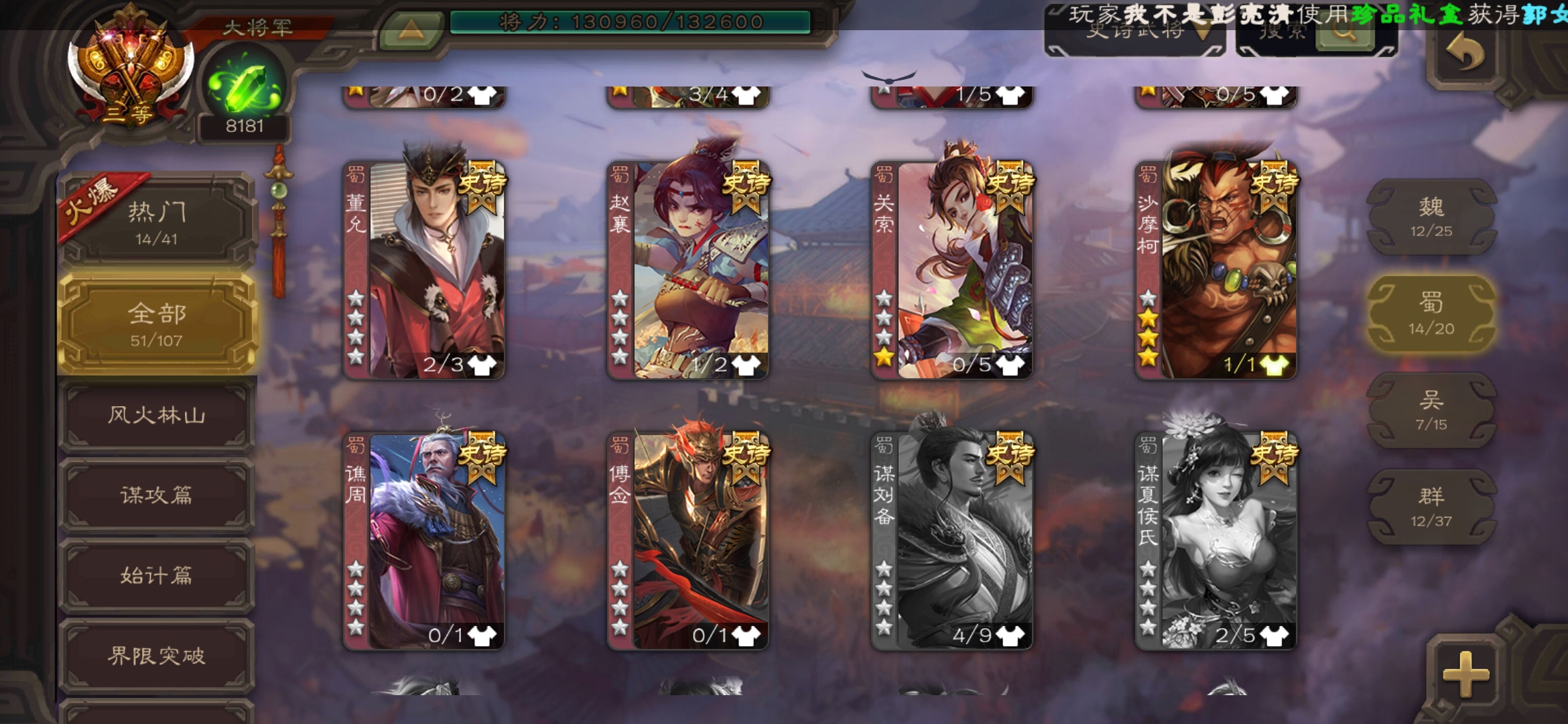The height and width of the screenshot is (724, 1568).
Task: Choose the 傅佥 general card
Action: coord(688,540)
